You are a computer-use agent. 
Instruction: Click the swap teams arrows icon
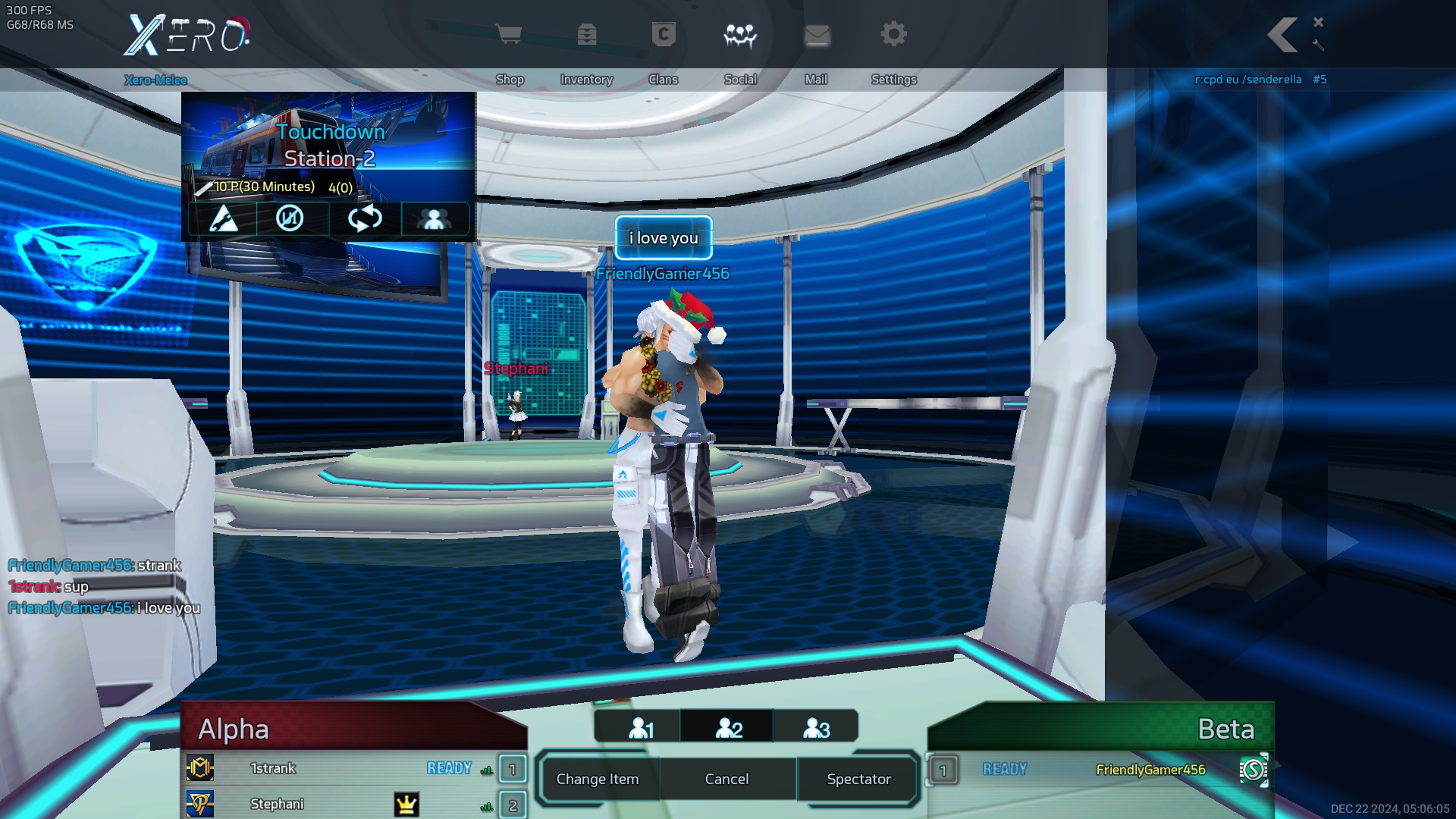[365, 219]
